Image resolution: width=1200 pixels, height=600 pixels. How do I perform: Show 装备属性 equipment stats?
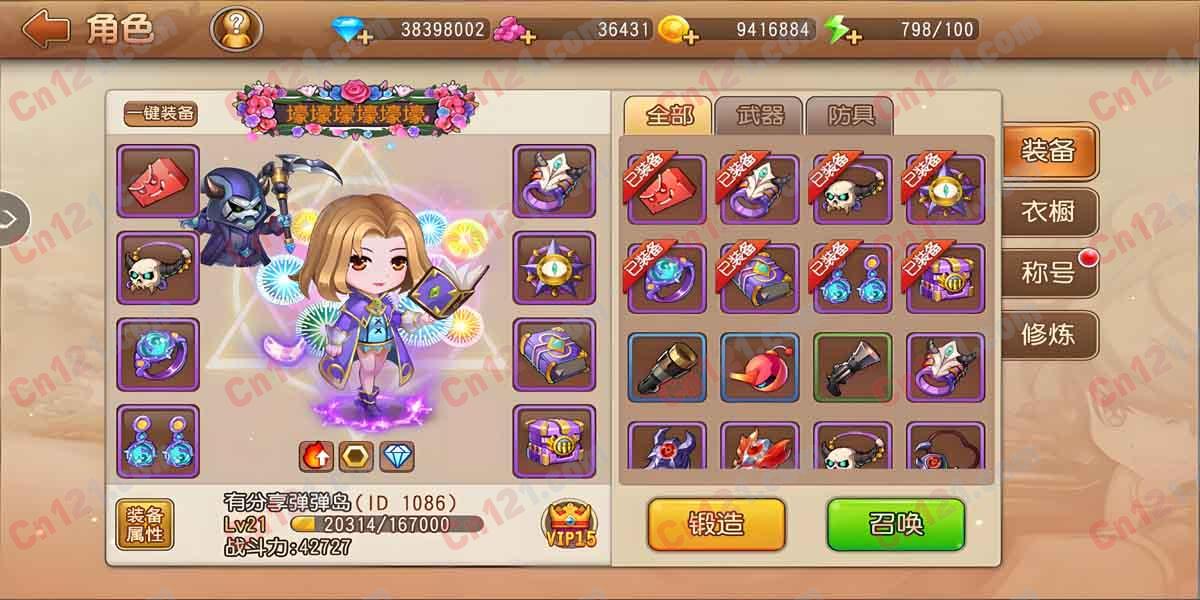[x=144, y=525]
